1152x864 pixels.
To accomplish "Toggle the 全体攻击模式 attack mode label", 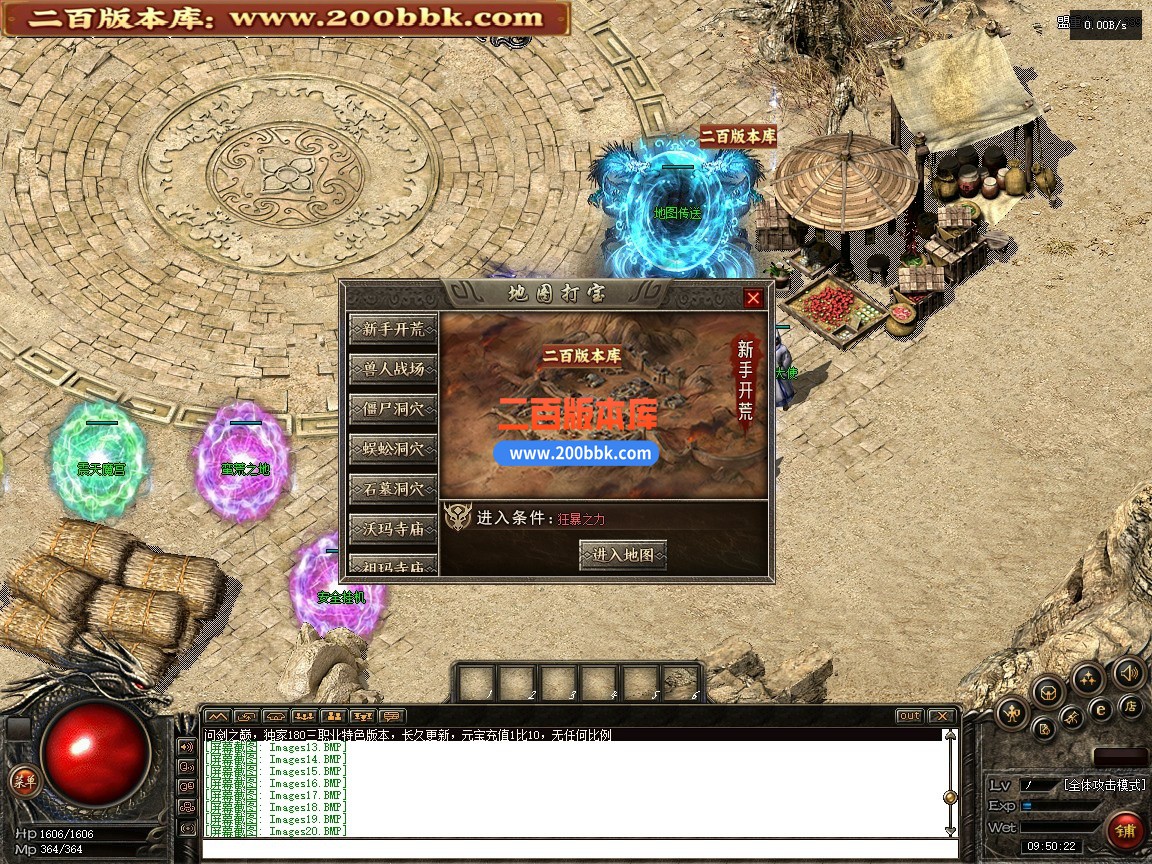I will (x=1102, y=785).
